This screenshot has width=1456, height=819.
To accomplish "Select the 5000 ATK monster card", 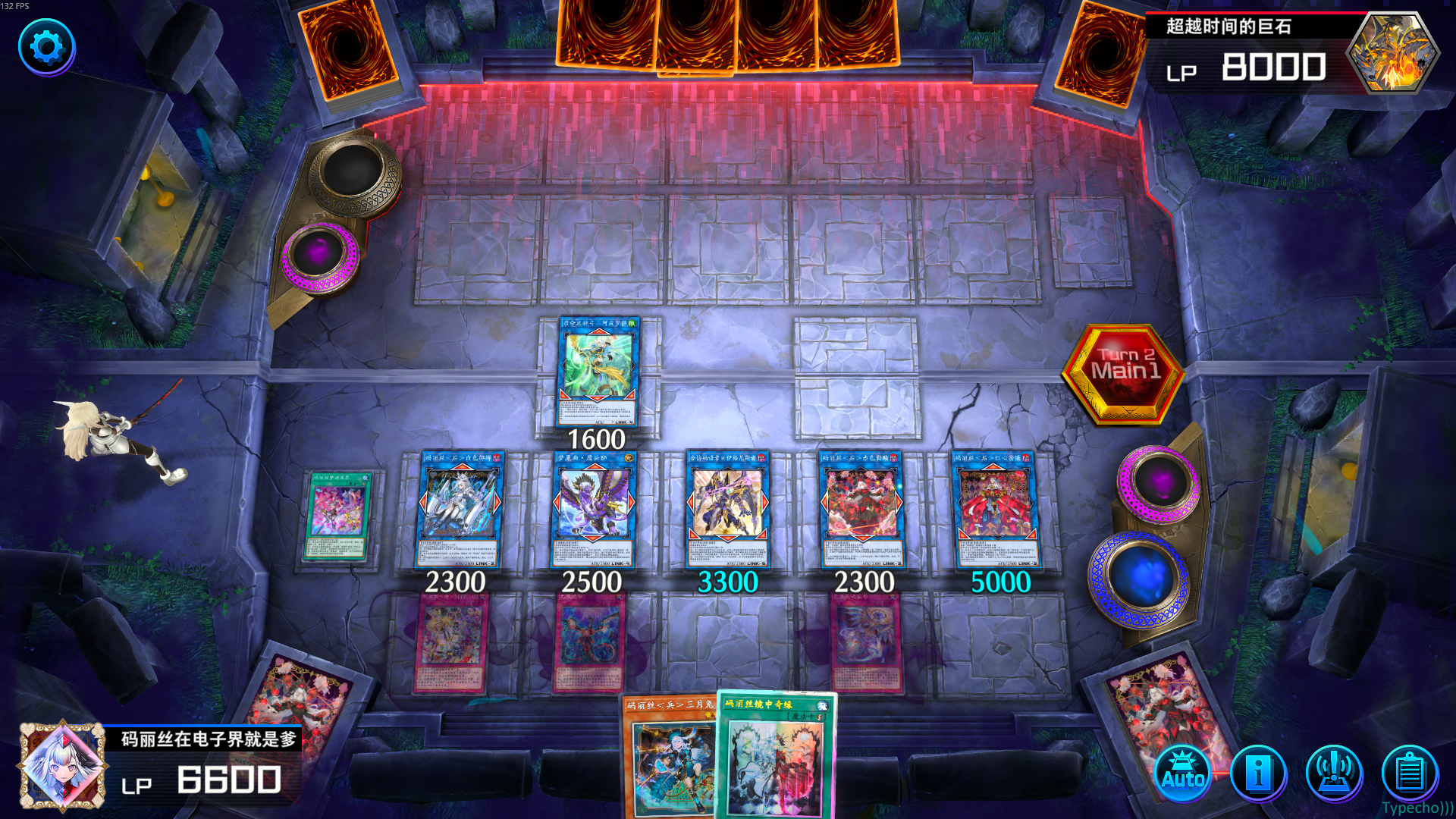I will (996, 510).
